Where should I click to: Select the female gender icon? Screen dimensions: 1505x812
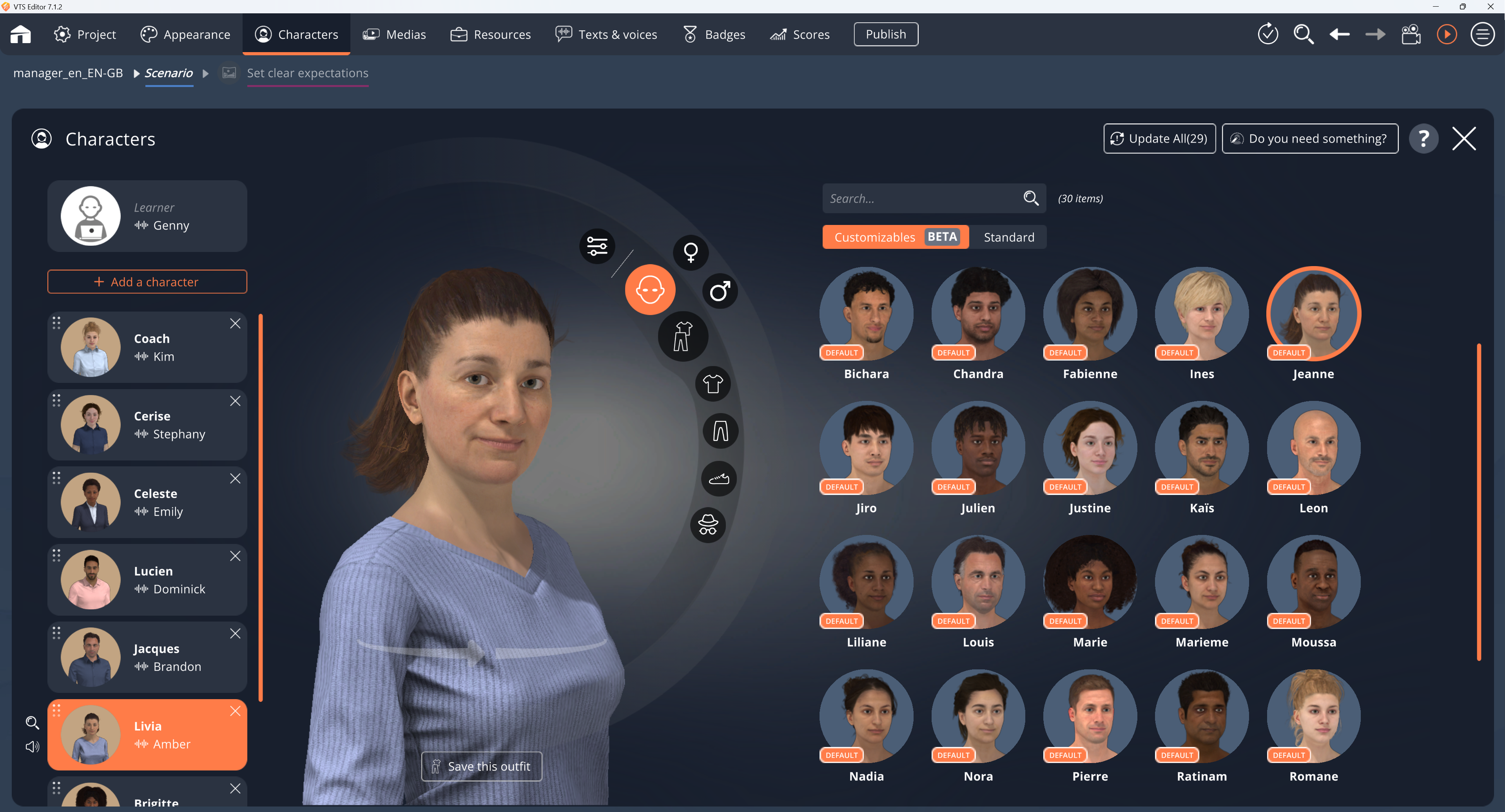(691, 252)
